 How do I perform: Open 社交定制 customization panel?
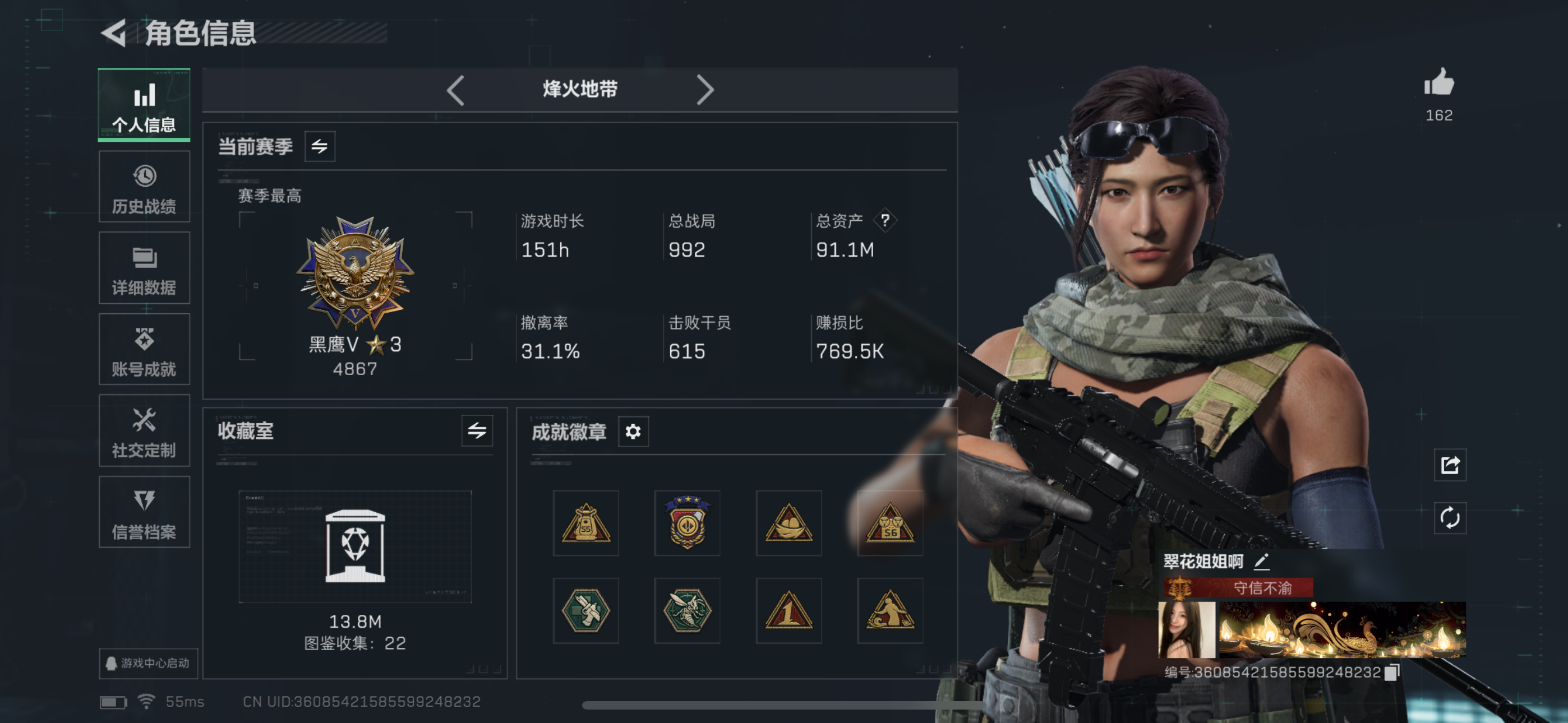coord(144,431)
